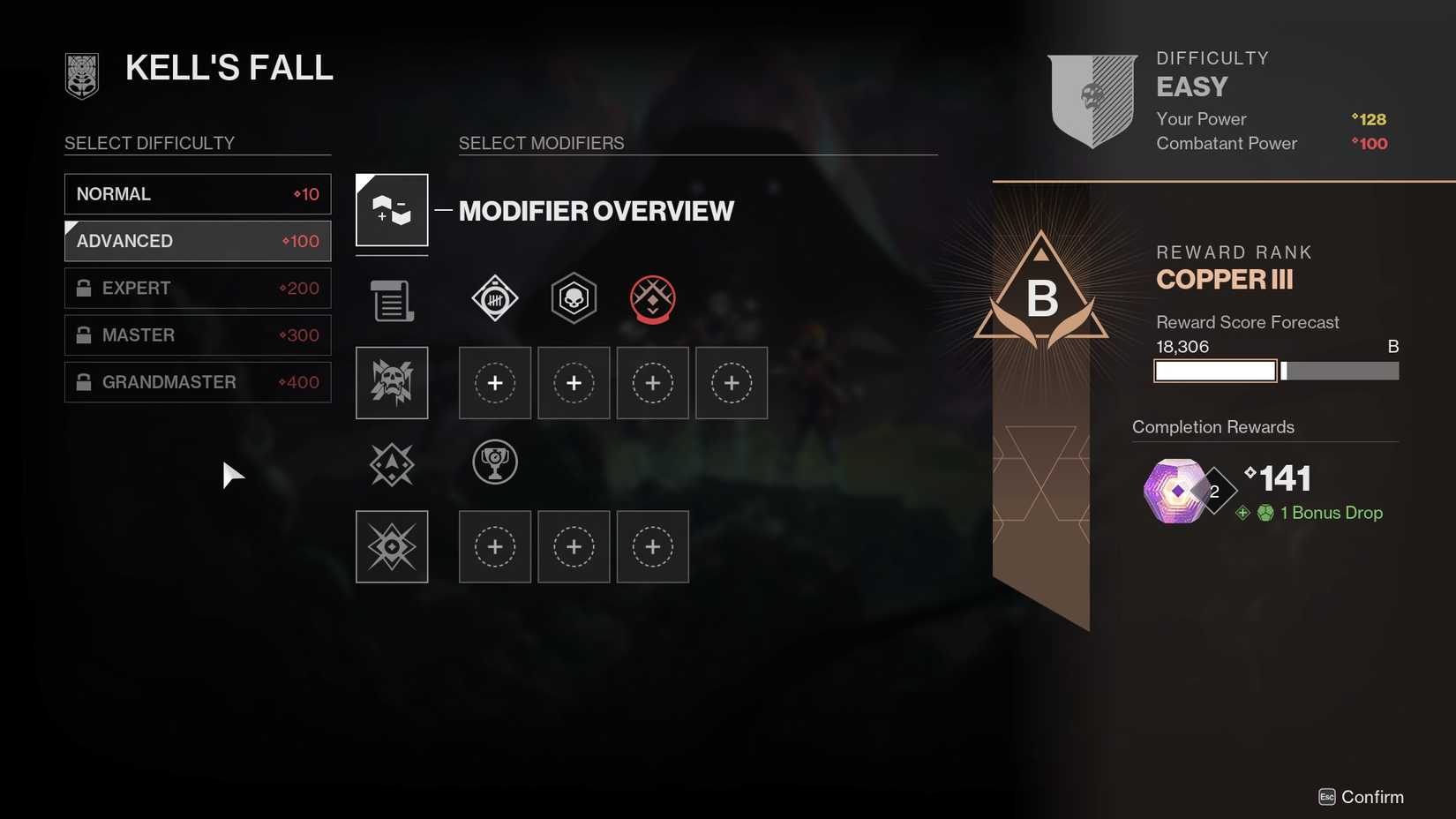Viewport: 1456px width, 819px height.
Task: Select the GRANDMASTER difficulty
Action: (x=197, y=382)
